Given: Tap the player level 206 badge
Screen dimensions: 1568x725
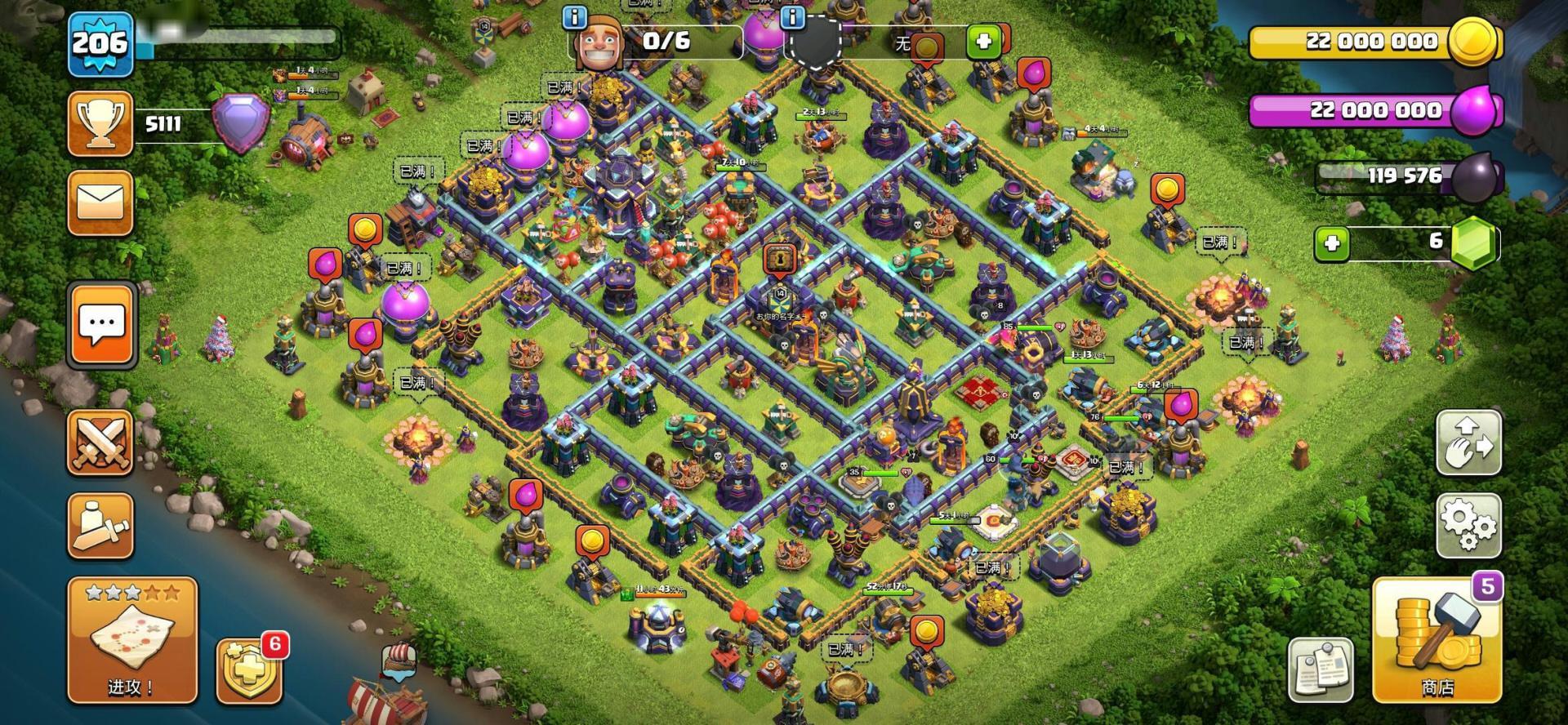Looking at the screenshot, I should click(x=100, y=44).
